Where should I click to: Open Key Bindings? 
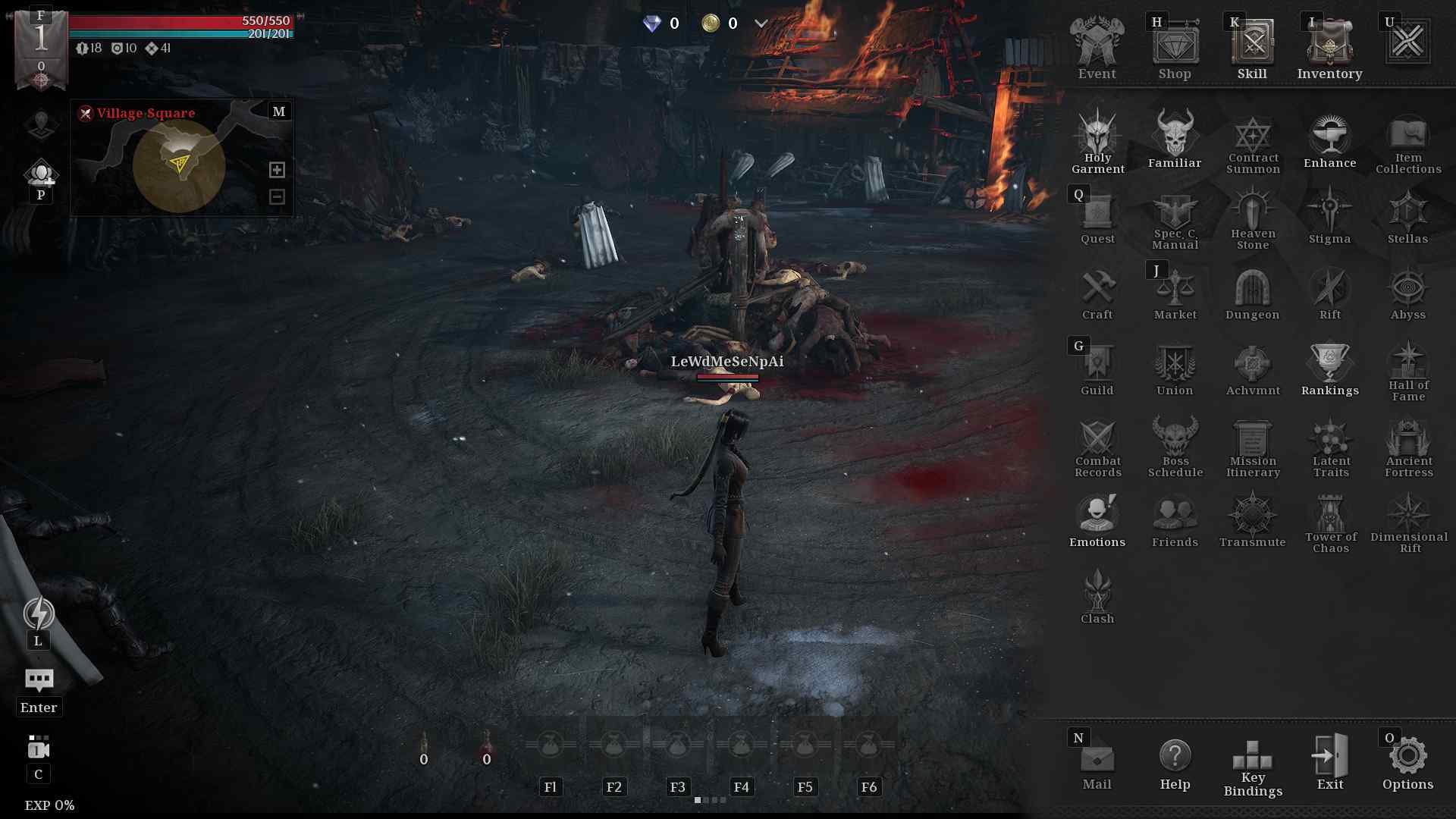click(1253, 766)
